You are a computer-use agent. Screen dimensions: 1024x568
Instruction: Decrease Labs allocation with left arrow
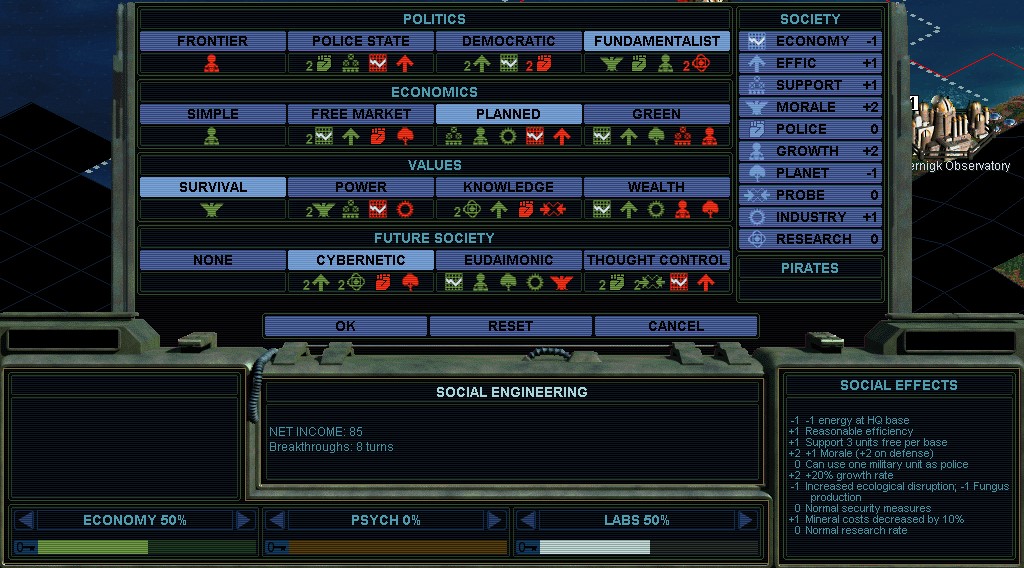[526, 520]
